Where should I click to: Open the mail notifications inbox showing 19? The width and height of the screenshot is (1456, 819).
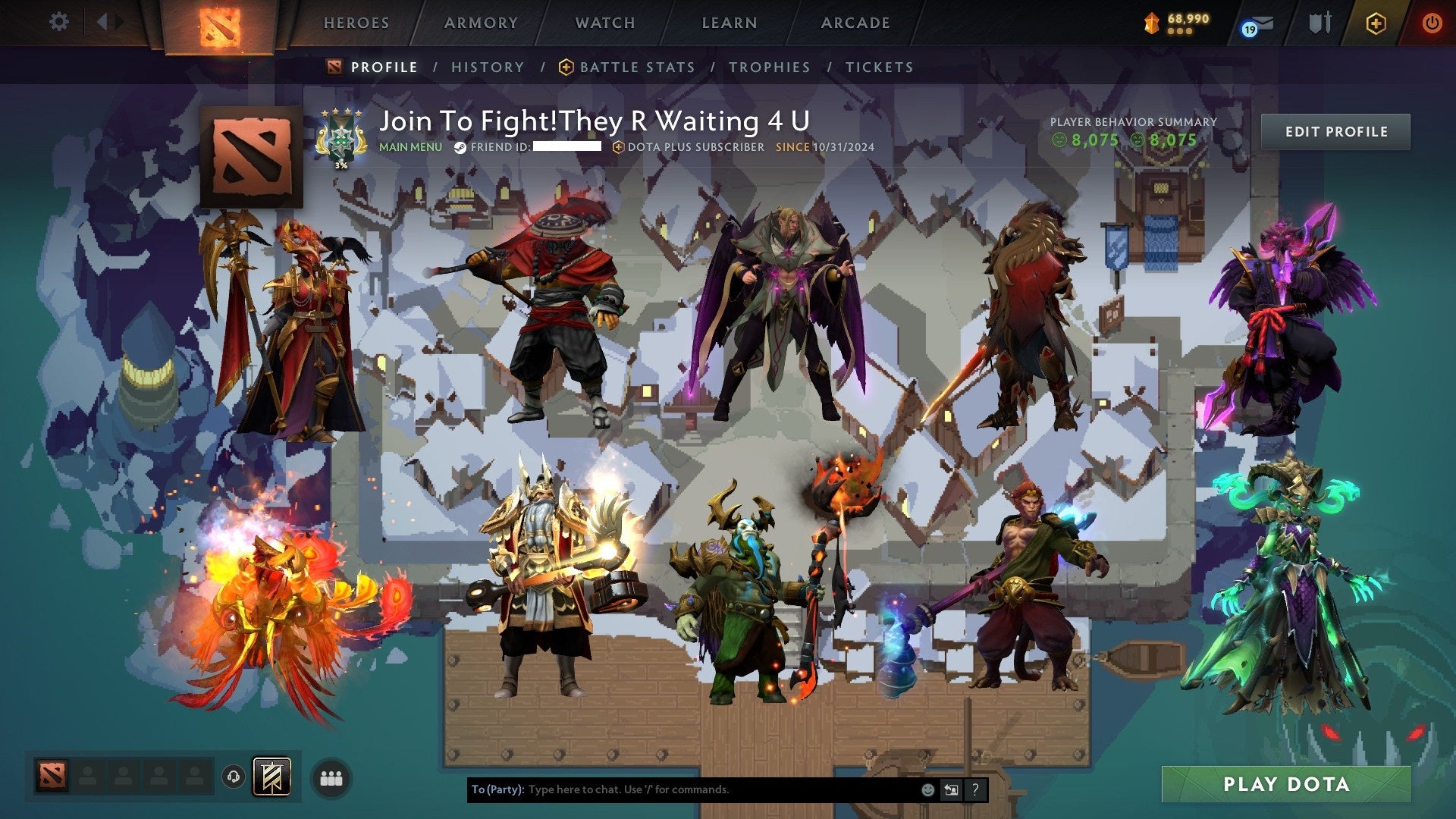tap(1261, 24)
